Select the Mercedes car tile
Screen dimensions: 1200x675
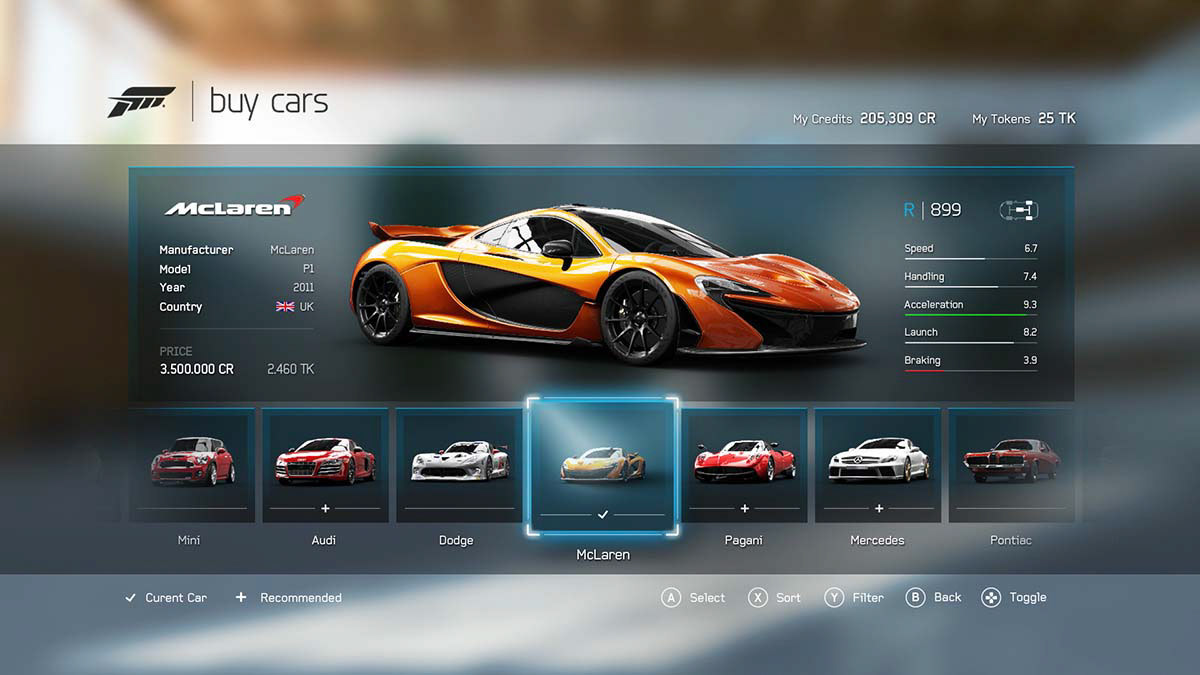click(878, 465)
